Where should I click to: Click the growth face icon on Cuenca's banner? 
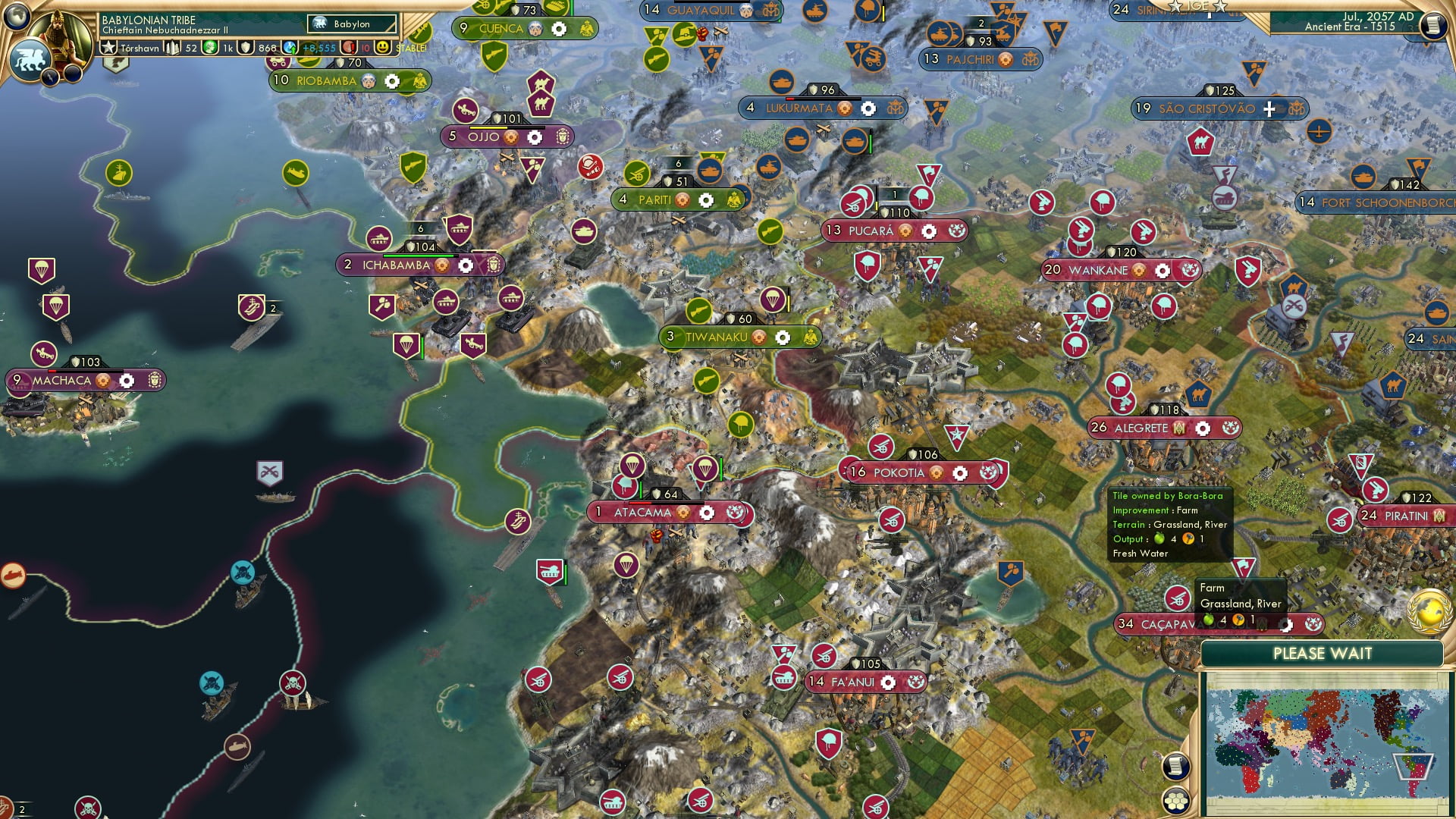click(535, 27)
